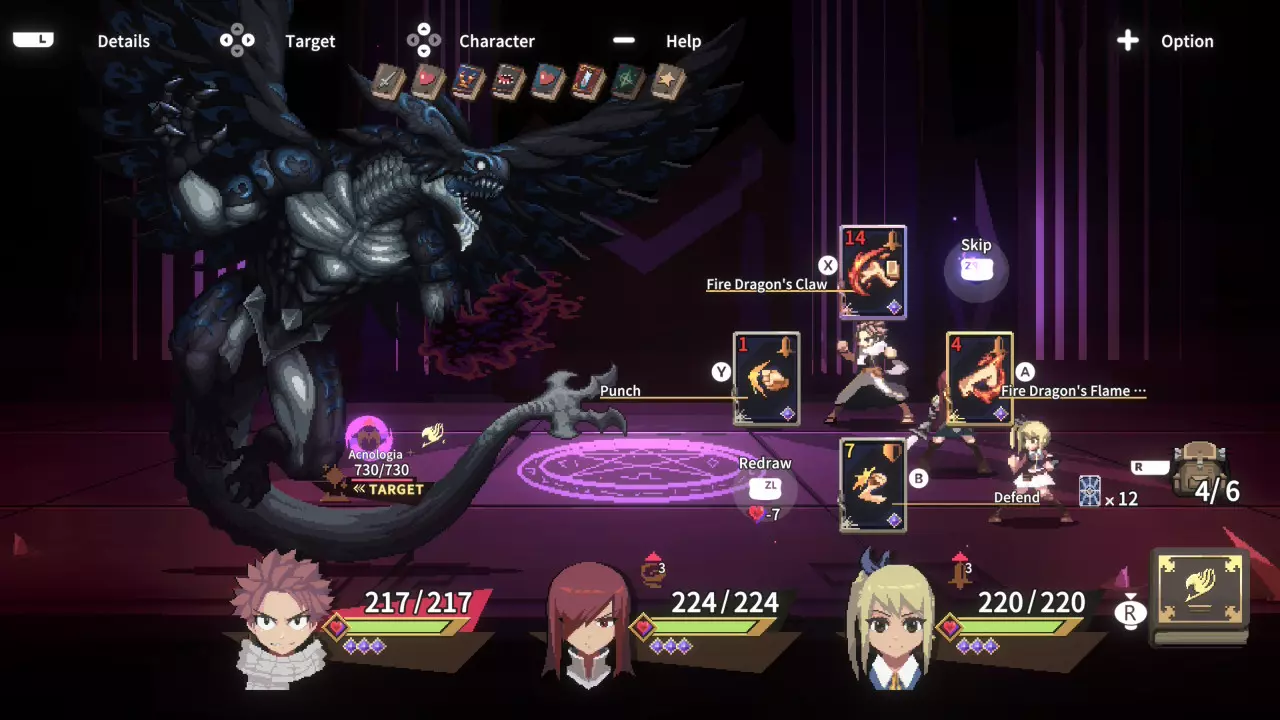View the remaining deck of 12 cards
This screenshot has width=1280, height=720.
pos(1090,491)
